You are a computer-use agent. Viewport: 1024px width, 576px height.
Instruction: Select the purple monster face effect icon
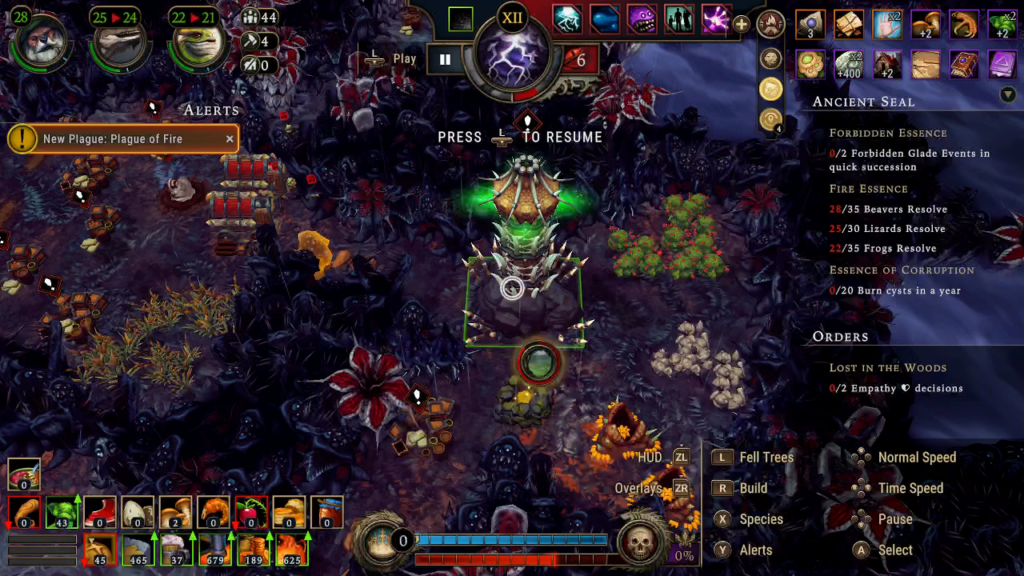tap(641, 19)
